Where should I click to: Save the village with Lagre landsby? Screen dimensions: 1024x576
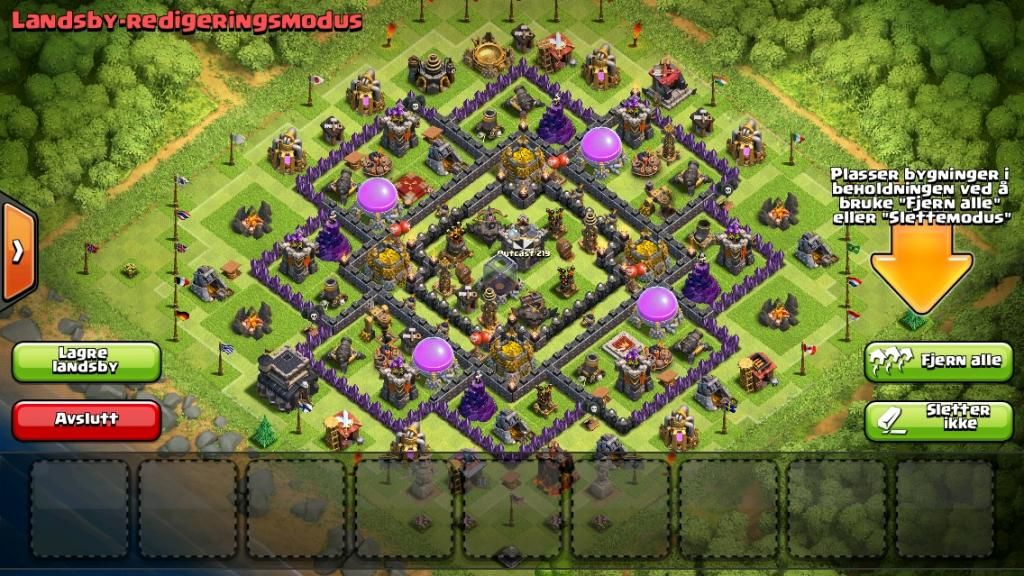coord(87,361)
